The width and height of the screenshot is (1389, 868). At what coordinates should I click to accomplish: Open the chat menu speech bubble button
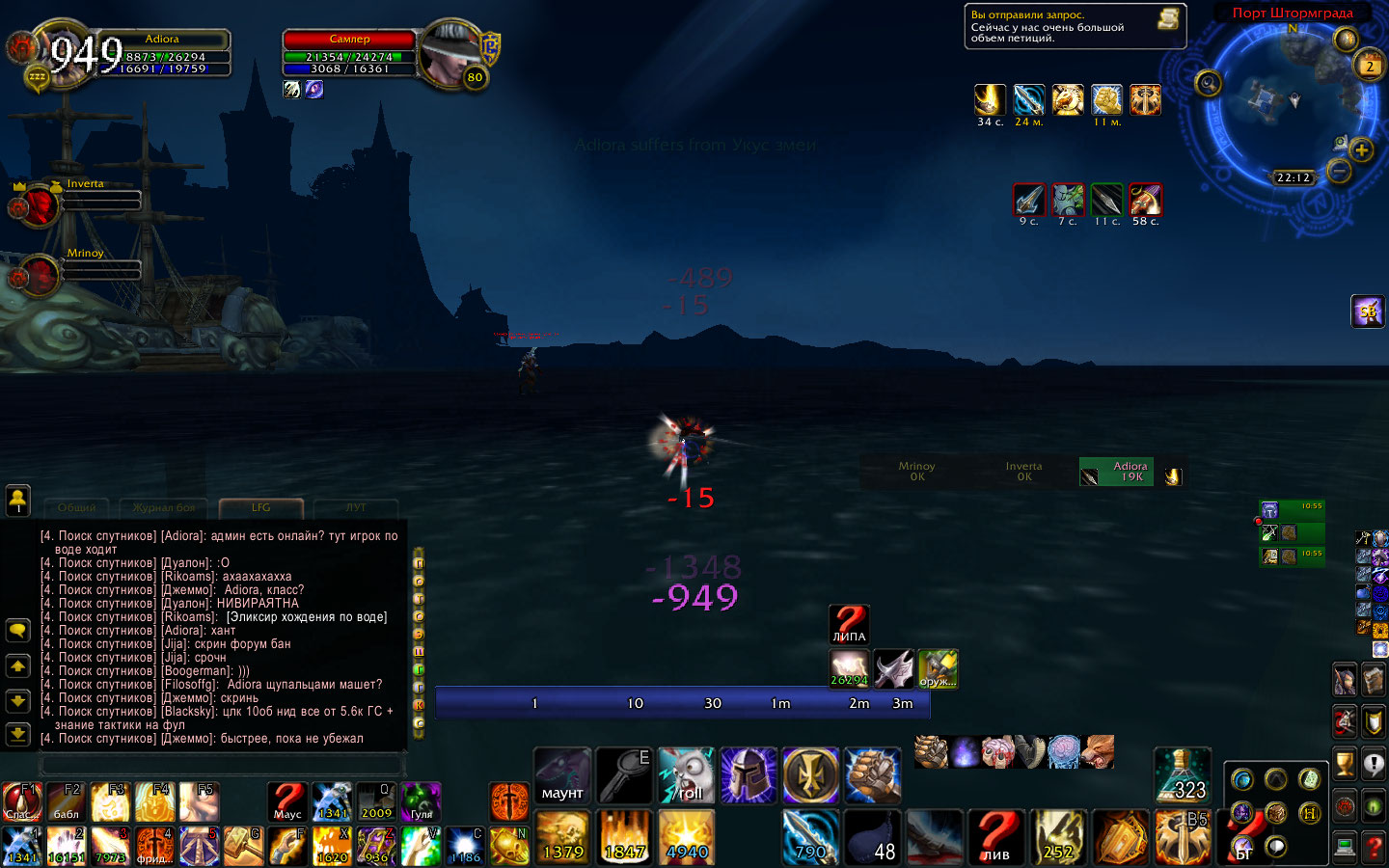(x=17, y=631)
